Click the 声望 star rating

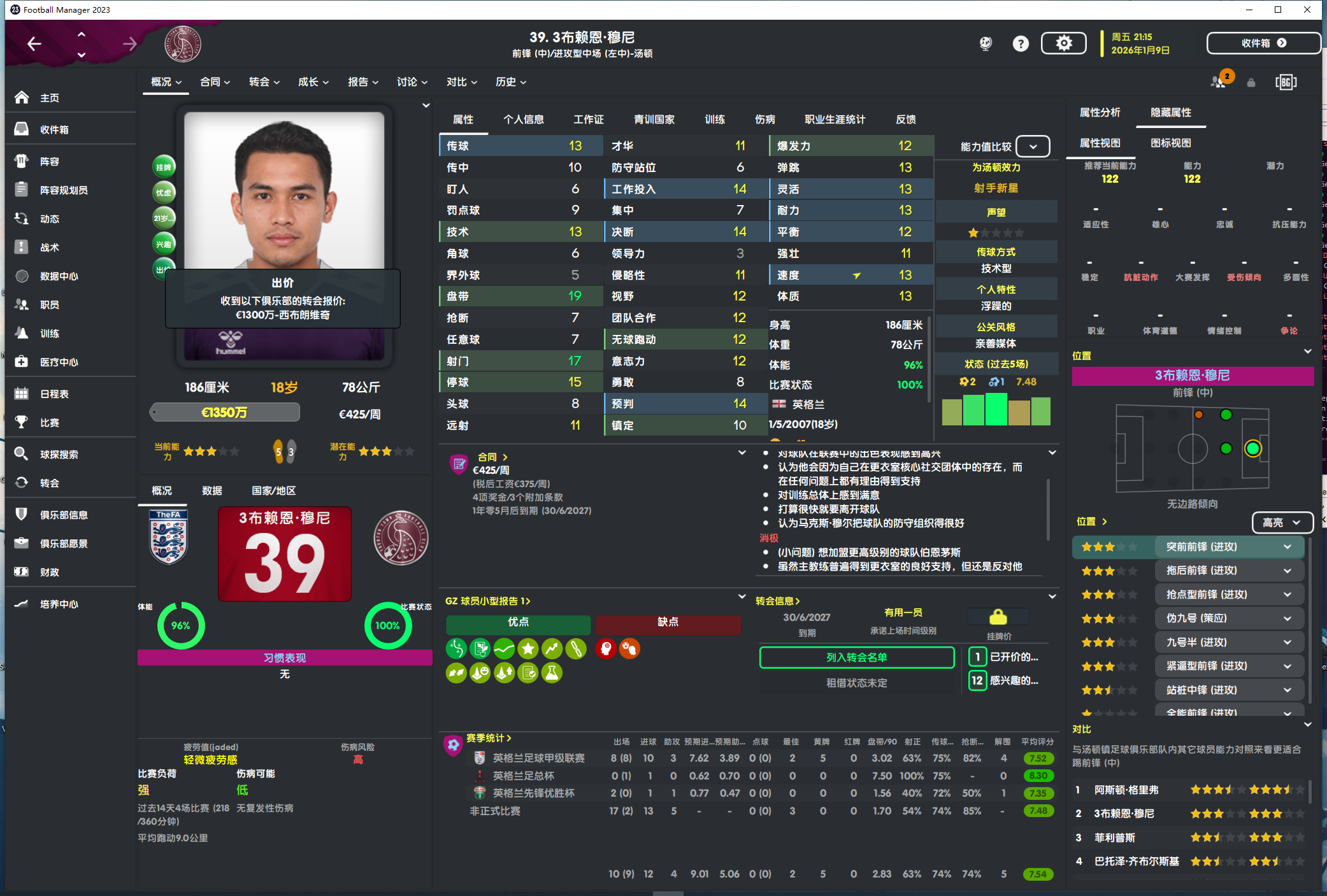tap(996, 232)
